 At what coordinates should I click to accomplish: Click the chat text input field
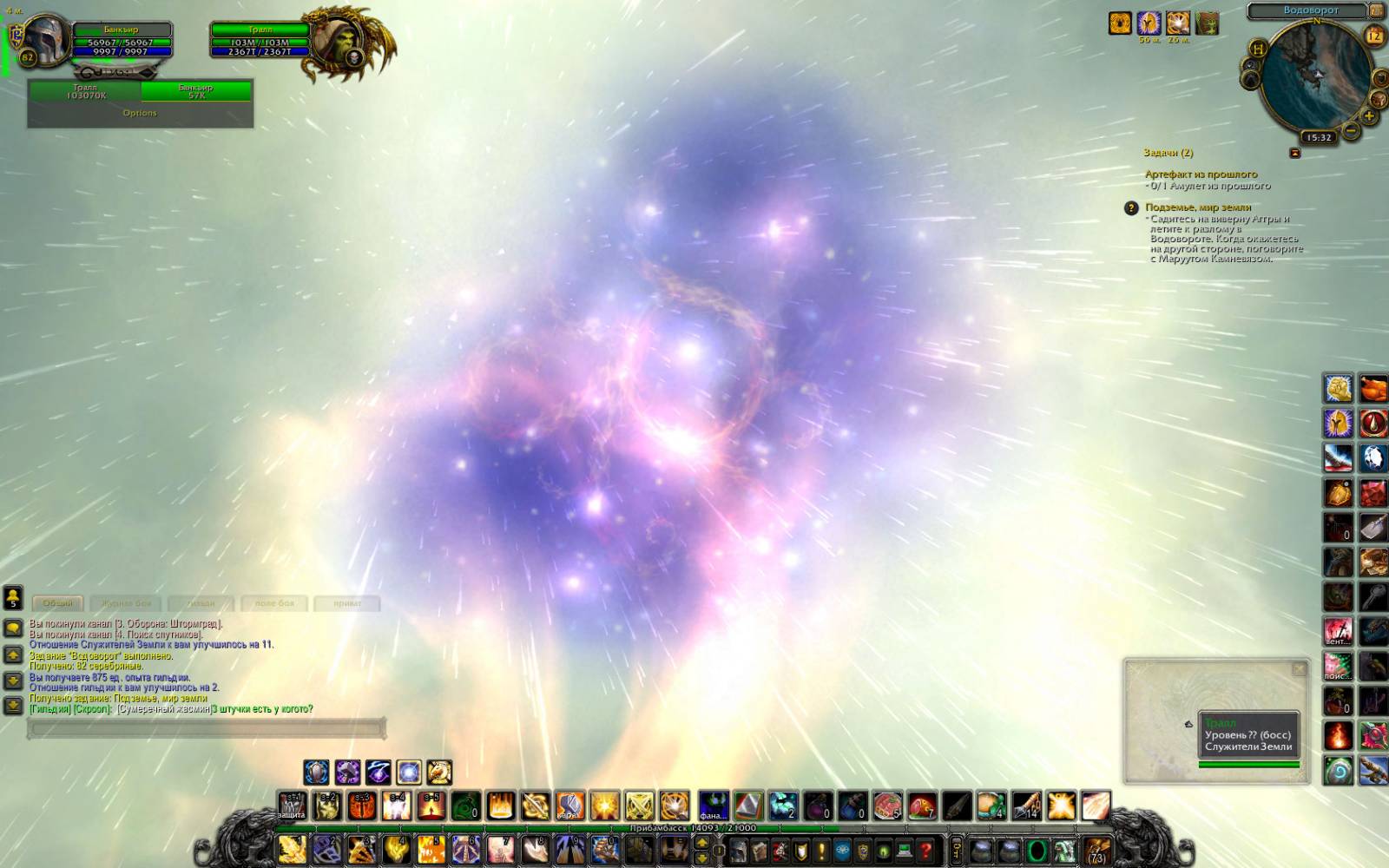click(207, 728)
